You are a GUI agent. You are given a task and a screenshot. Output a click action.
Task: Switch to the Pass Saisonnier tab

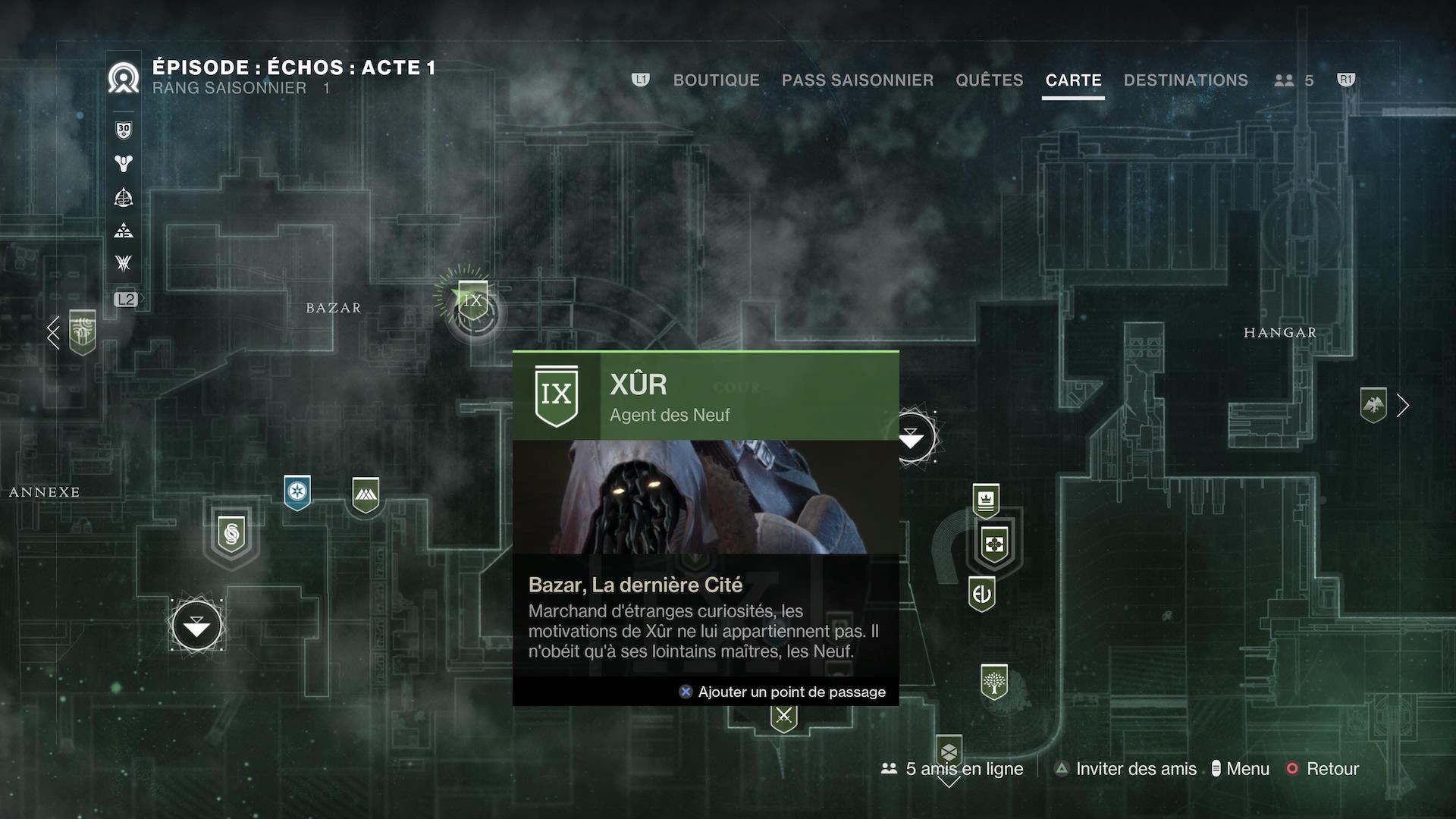(x=857, y=80)
